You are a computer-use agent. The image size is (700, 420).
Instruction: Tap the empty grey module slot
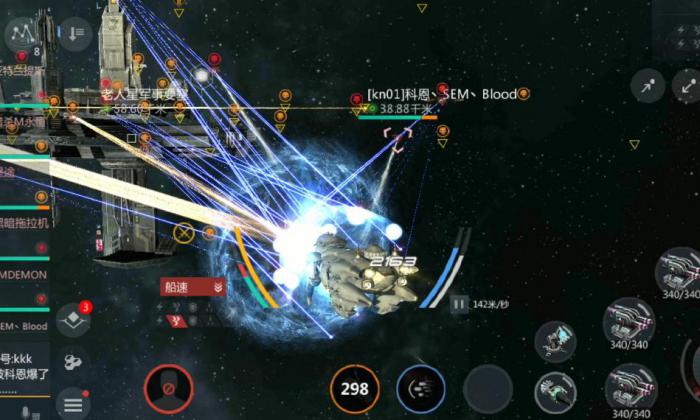click(488, 388)
